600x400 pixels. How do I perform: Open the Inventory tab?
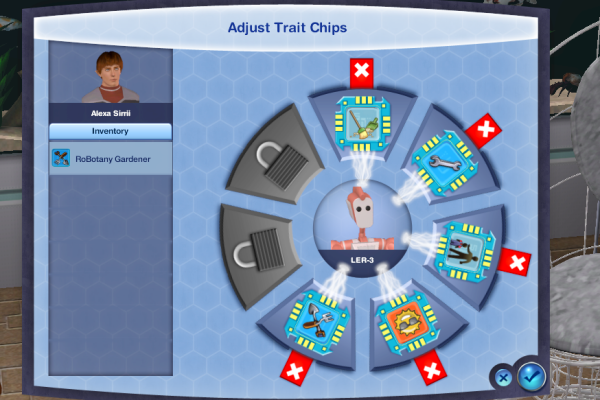[x=110, y=131]
